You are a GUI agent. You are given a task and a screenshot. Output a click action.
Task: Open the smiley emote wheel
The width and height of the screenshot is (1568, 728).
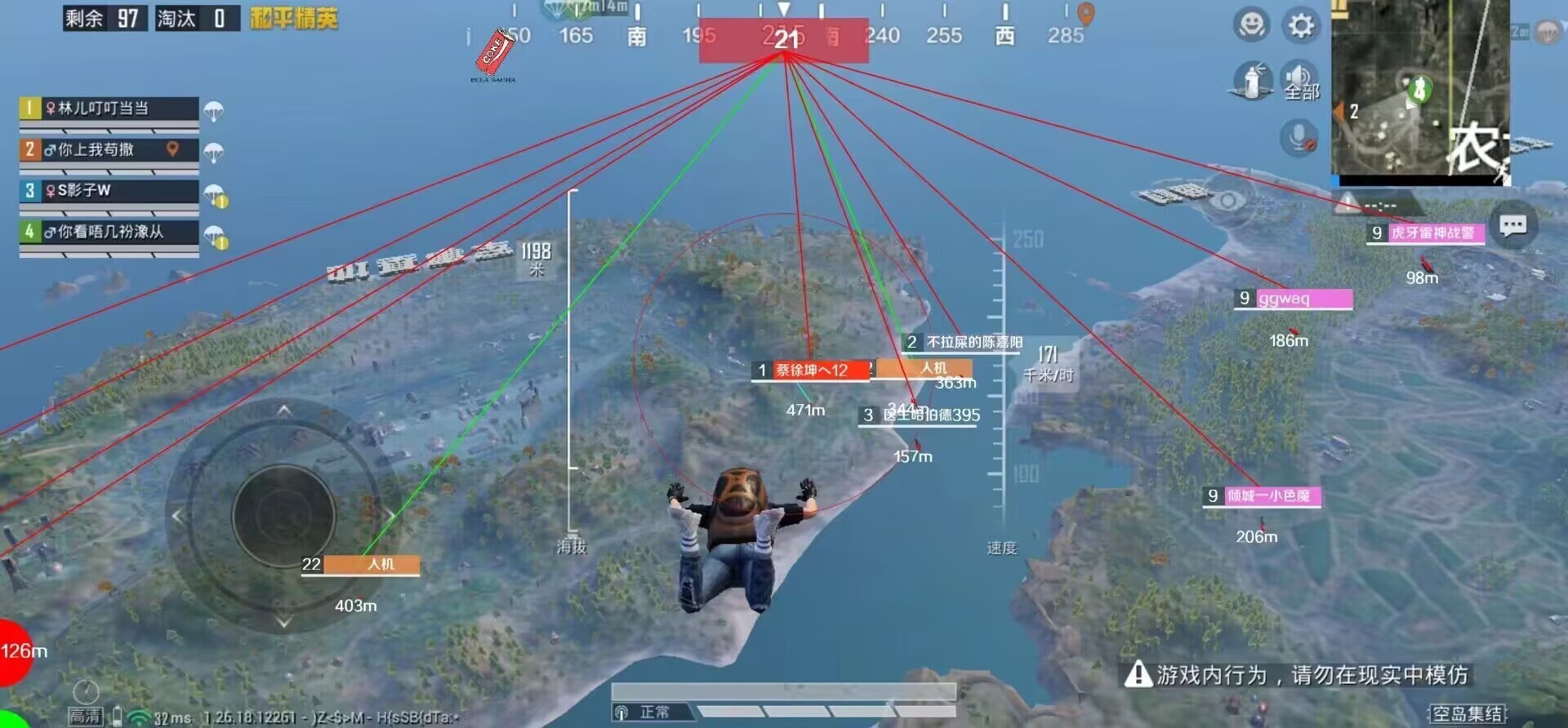click(x=1251, y=25)
